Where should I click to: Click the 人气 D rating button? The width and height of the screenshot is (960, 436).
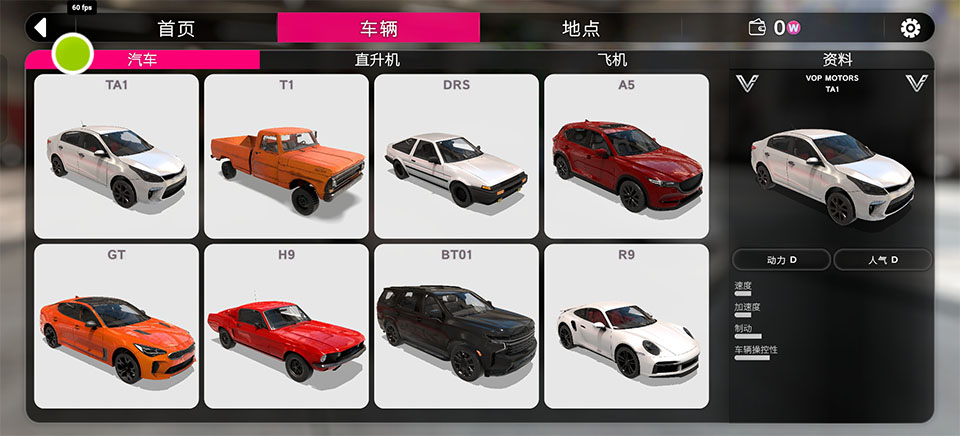pos(882,260)
